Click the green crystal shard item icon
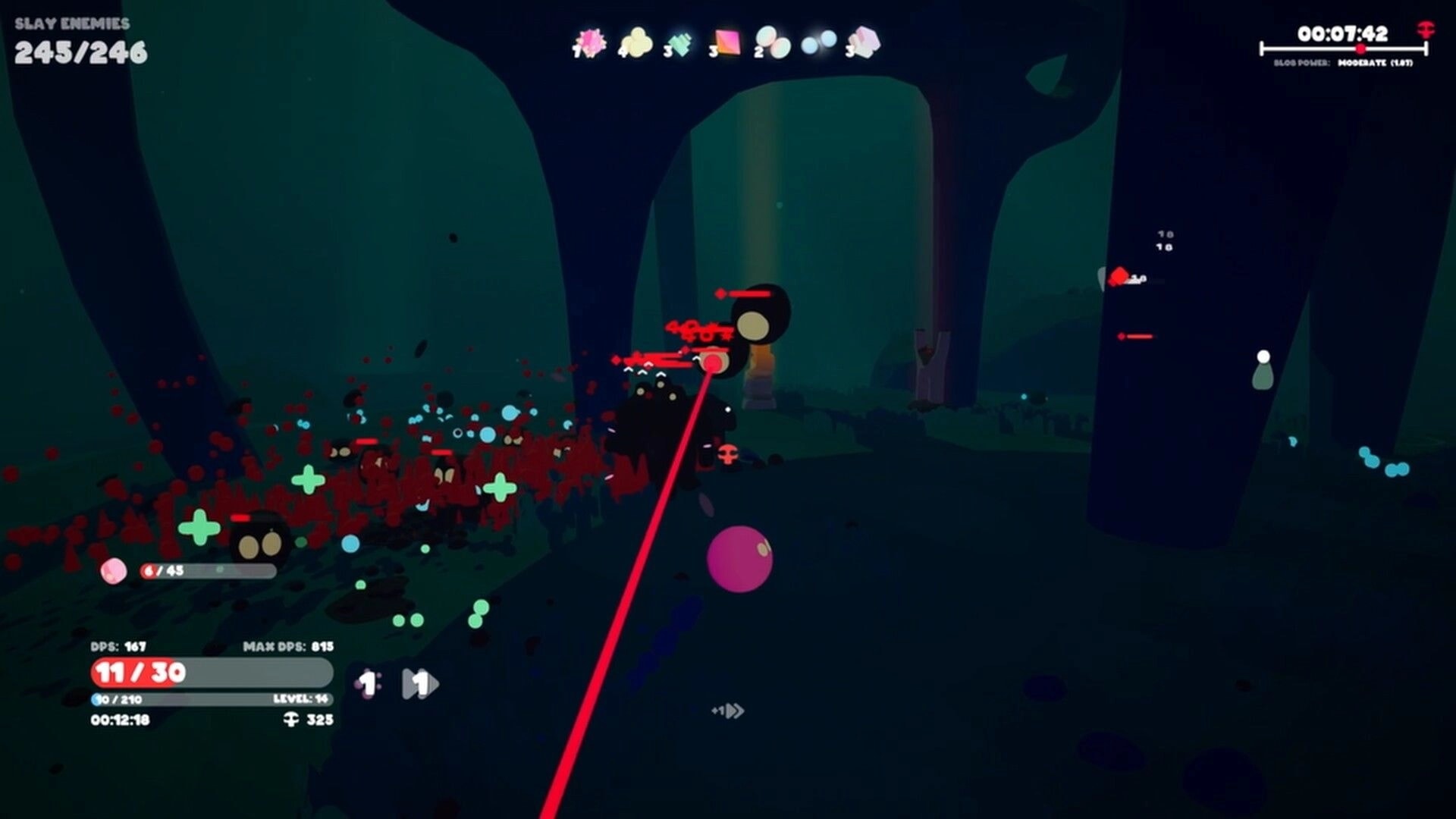This screenshot has height=819, width=1456. pyautogui.click(x=679, y=42)
